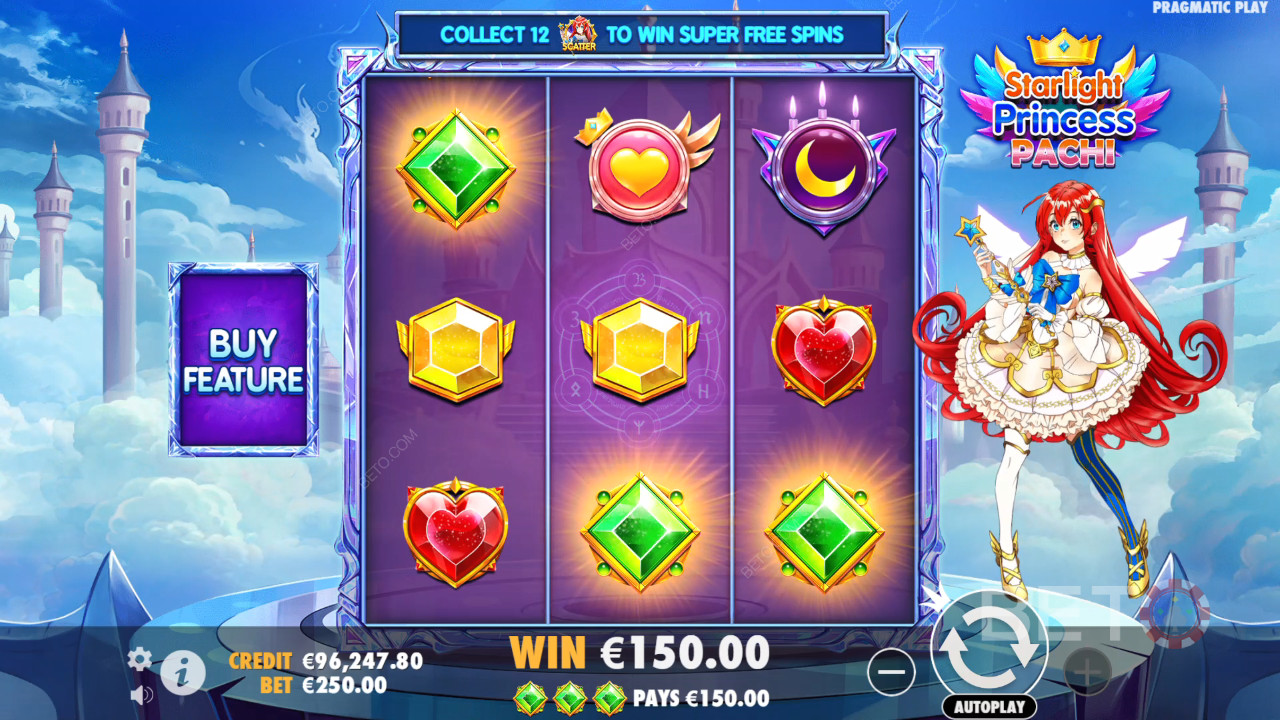Decrease the bet with the minus button

pos(890,672)
